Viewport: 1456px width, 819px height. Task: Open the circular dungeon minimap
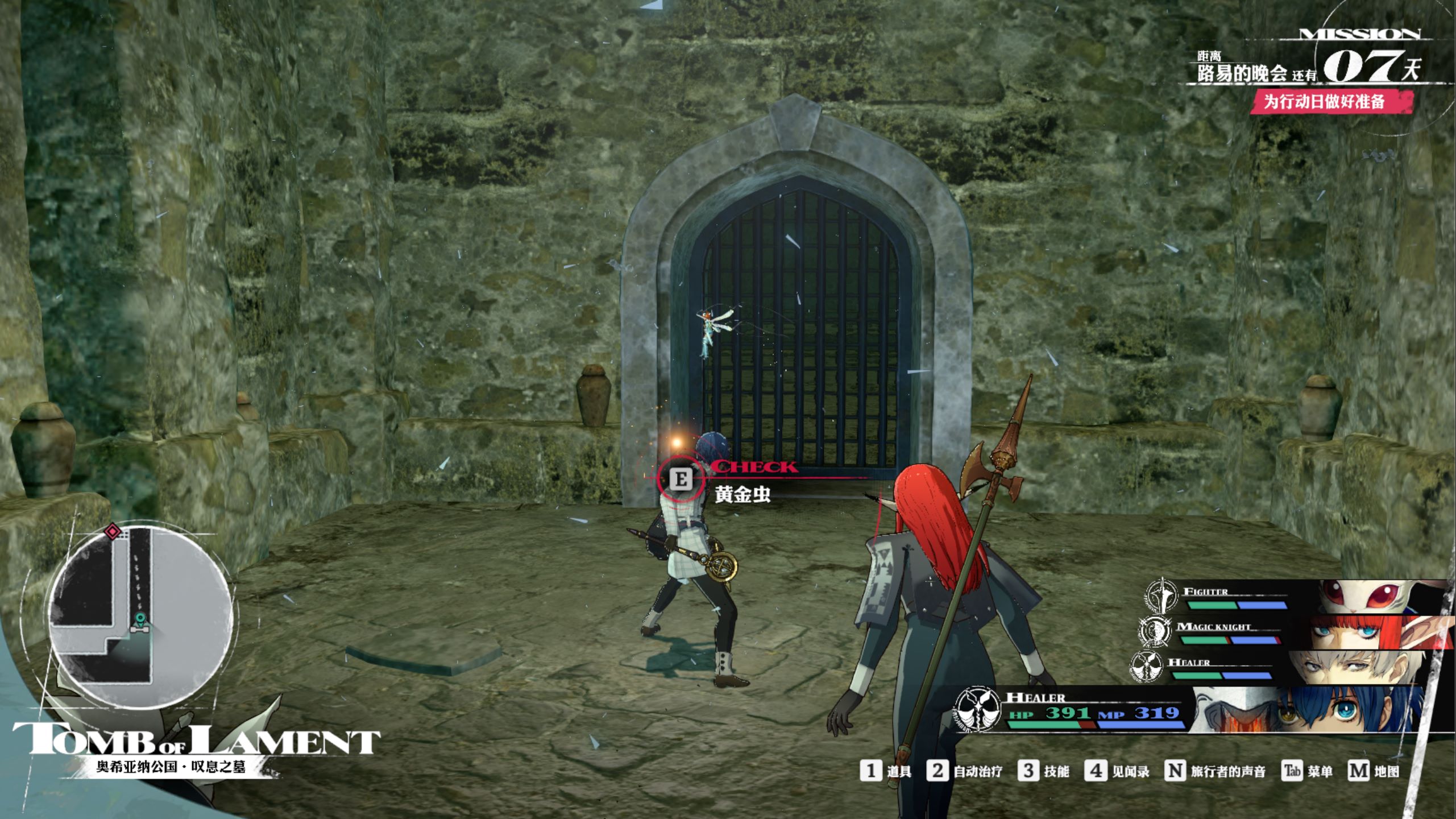(140, 618)
